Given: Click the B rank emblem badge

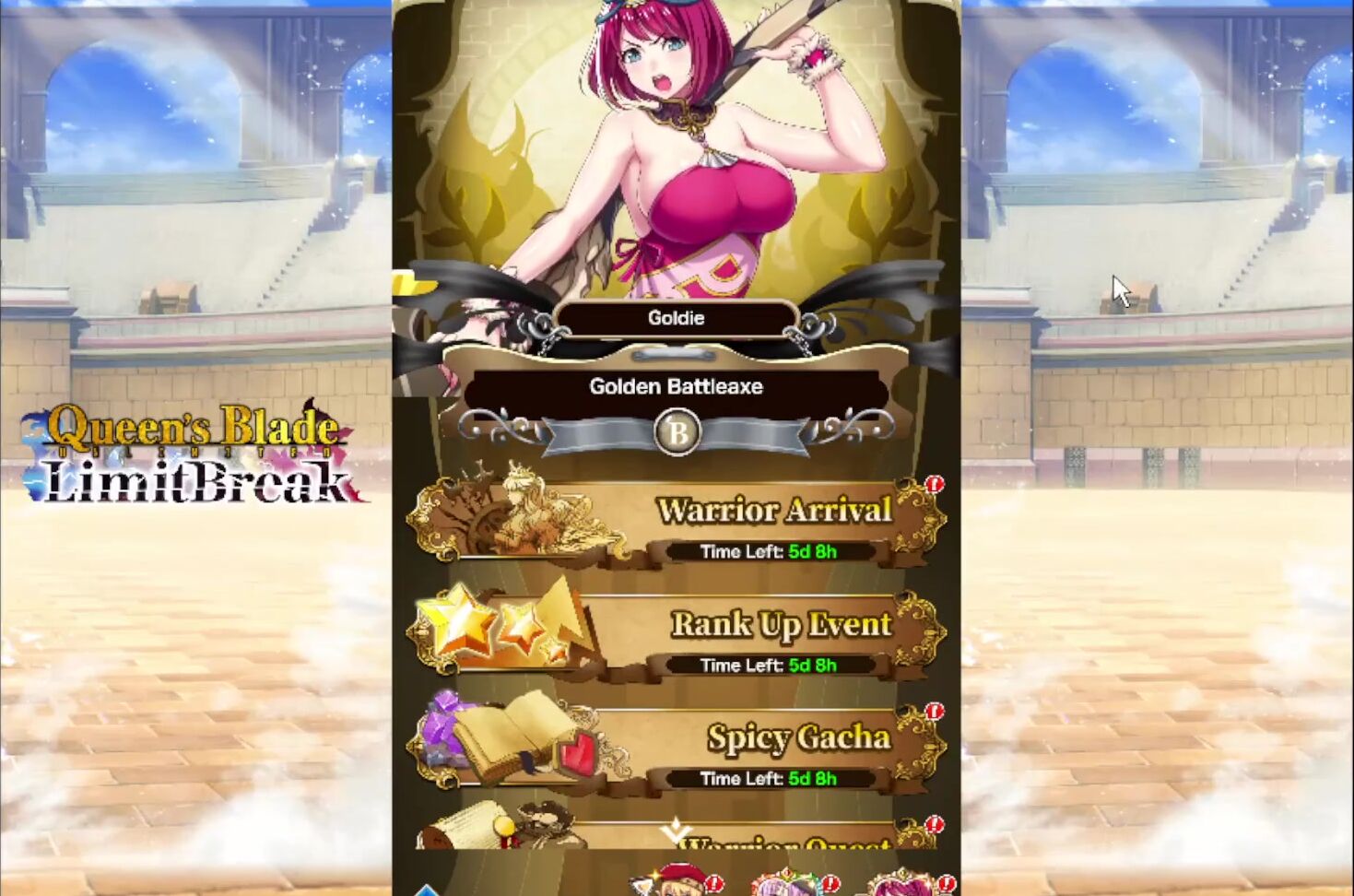Looking at the screenshot, I should [677, 433].
